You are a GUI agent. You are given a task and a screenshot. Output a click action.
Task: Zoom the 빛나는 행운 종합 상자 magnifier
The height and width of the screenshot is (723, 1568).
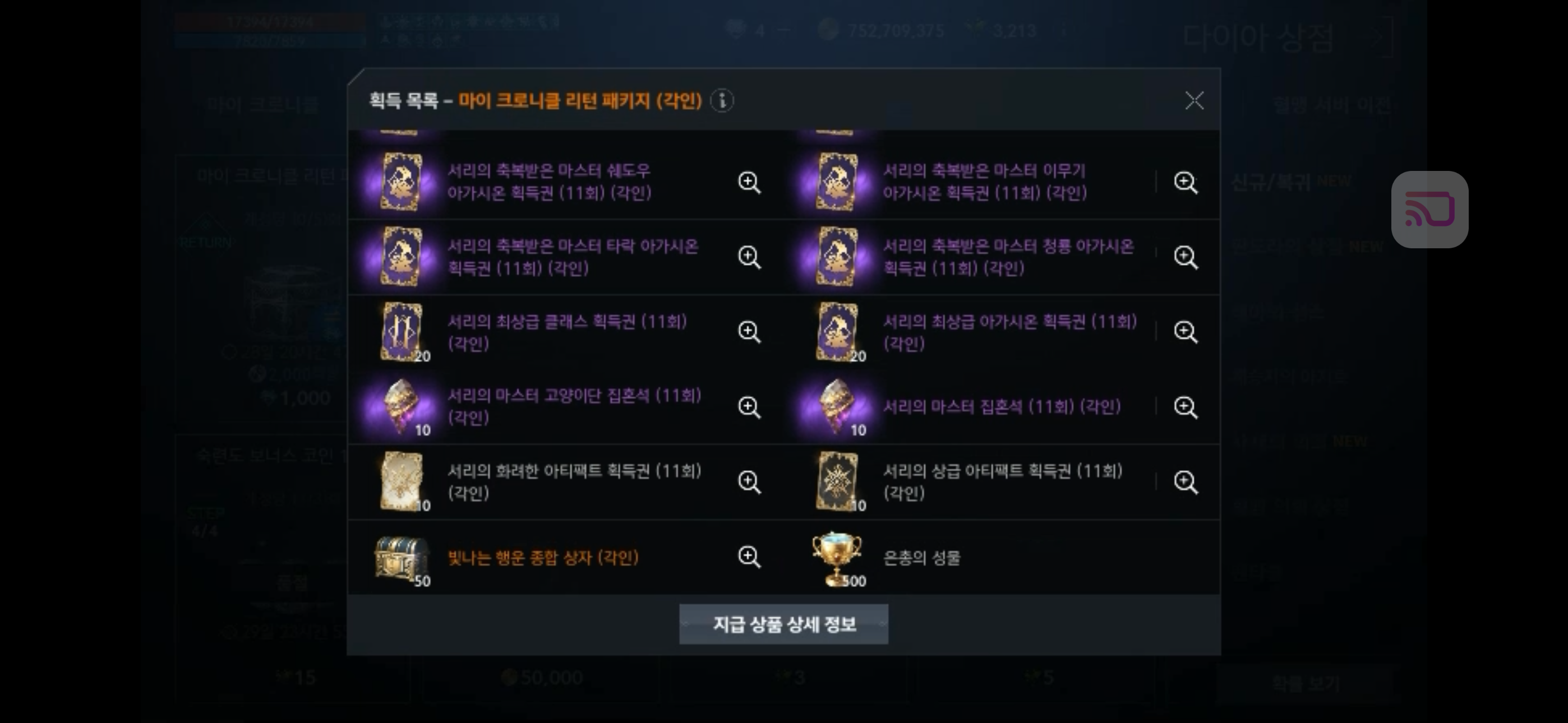(x=749, y=556)
